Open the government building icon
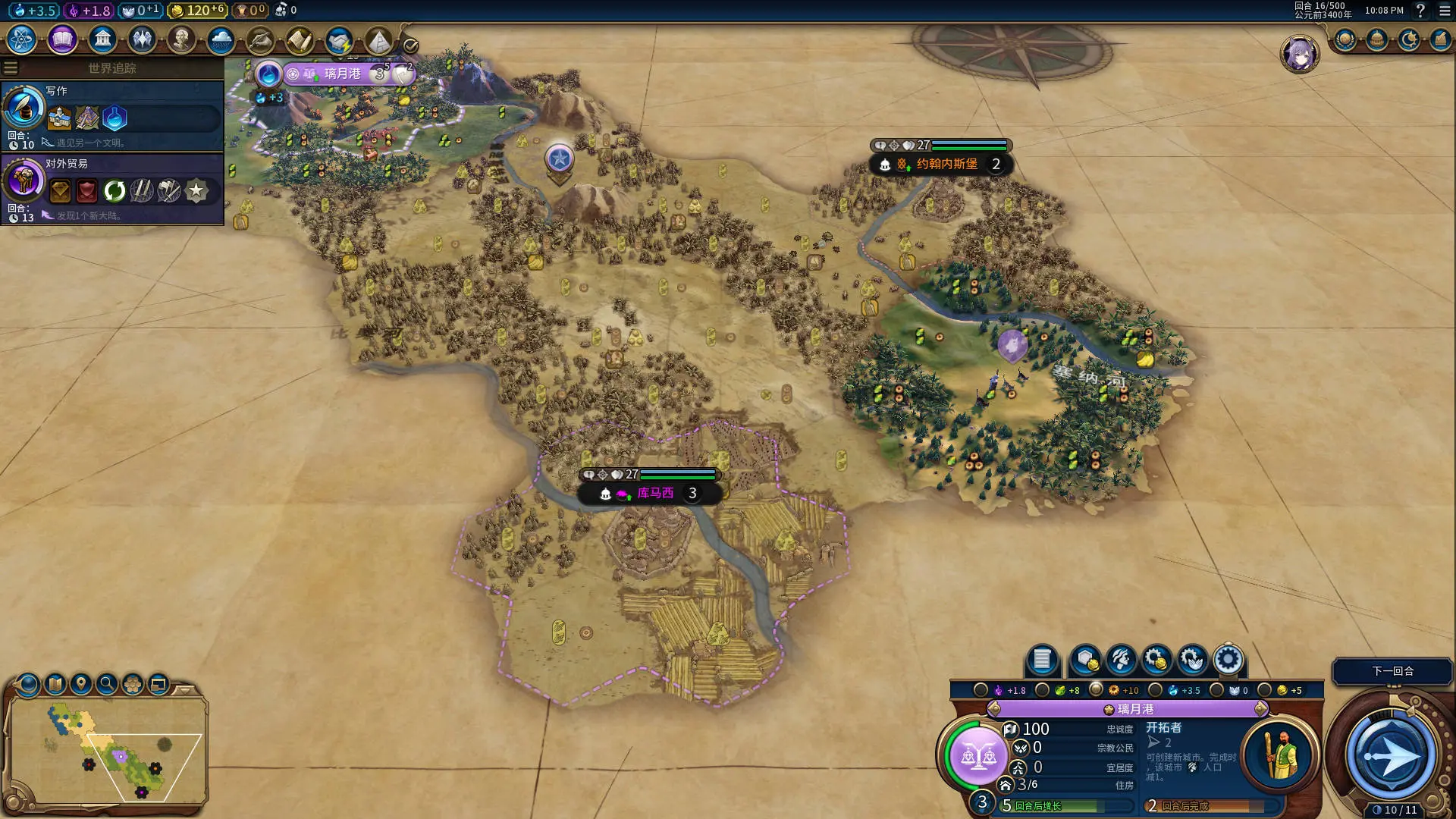 pyautogui.click(x=102, y=39)
